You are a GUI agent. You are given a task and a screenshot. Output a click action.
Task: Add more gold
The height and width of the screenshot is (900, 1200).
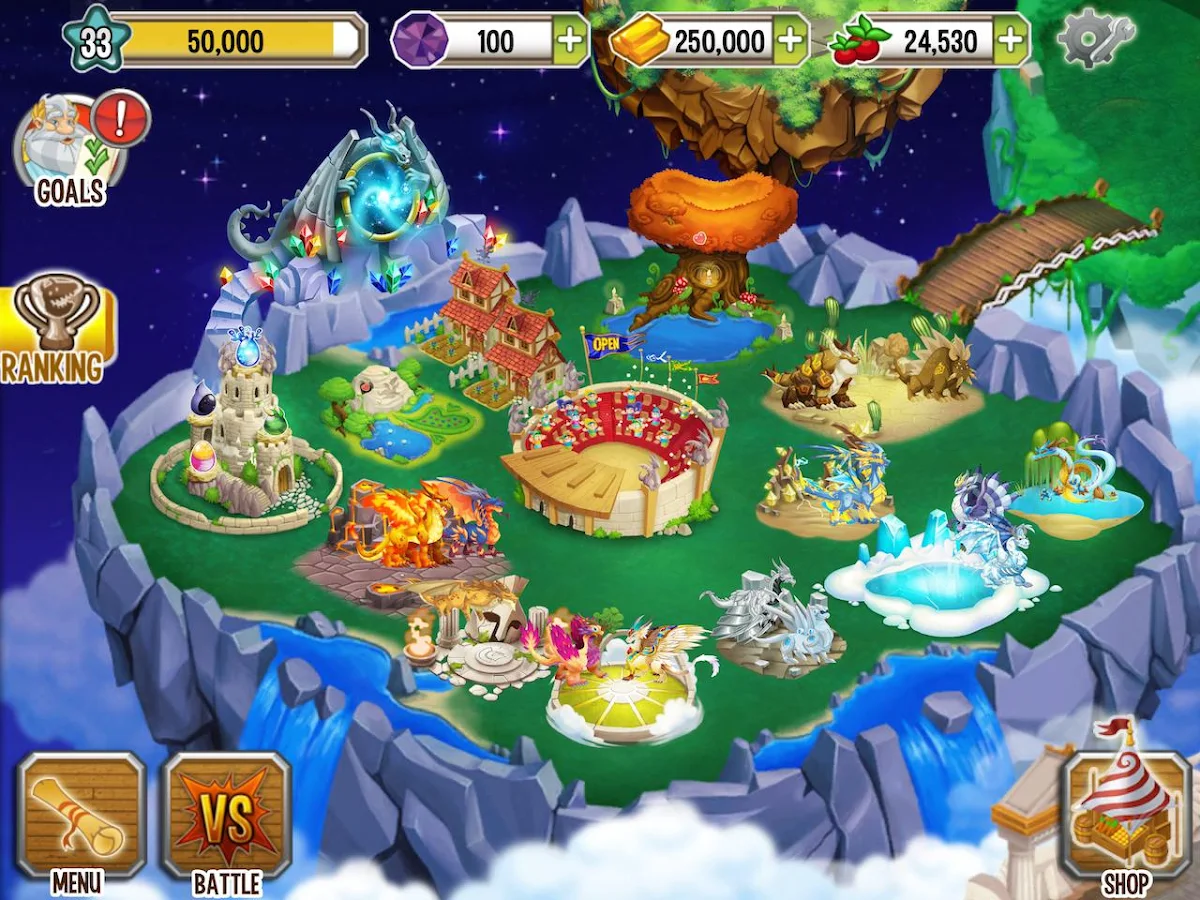[790, 41]
